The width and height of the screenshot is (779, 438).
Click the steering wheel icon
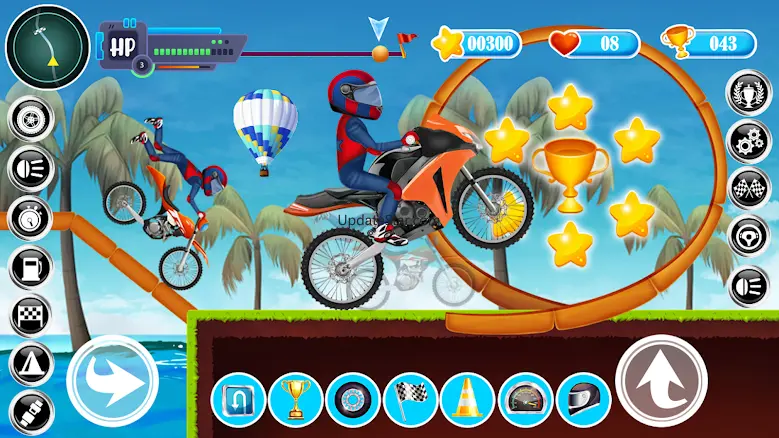[x=749, y=237]
